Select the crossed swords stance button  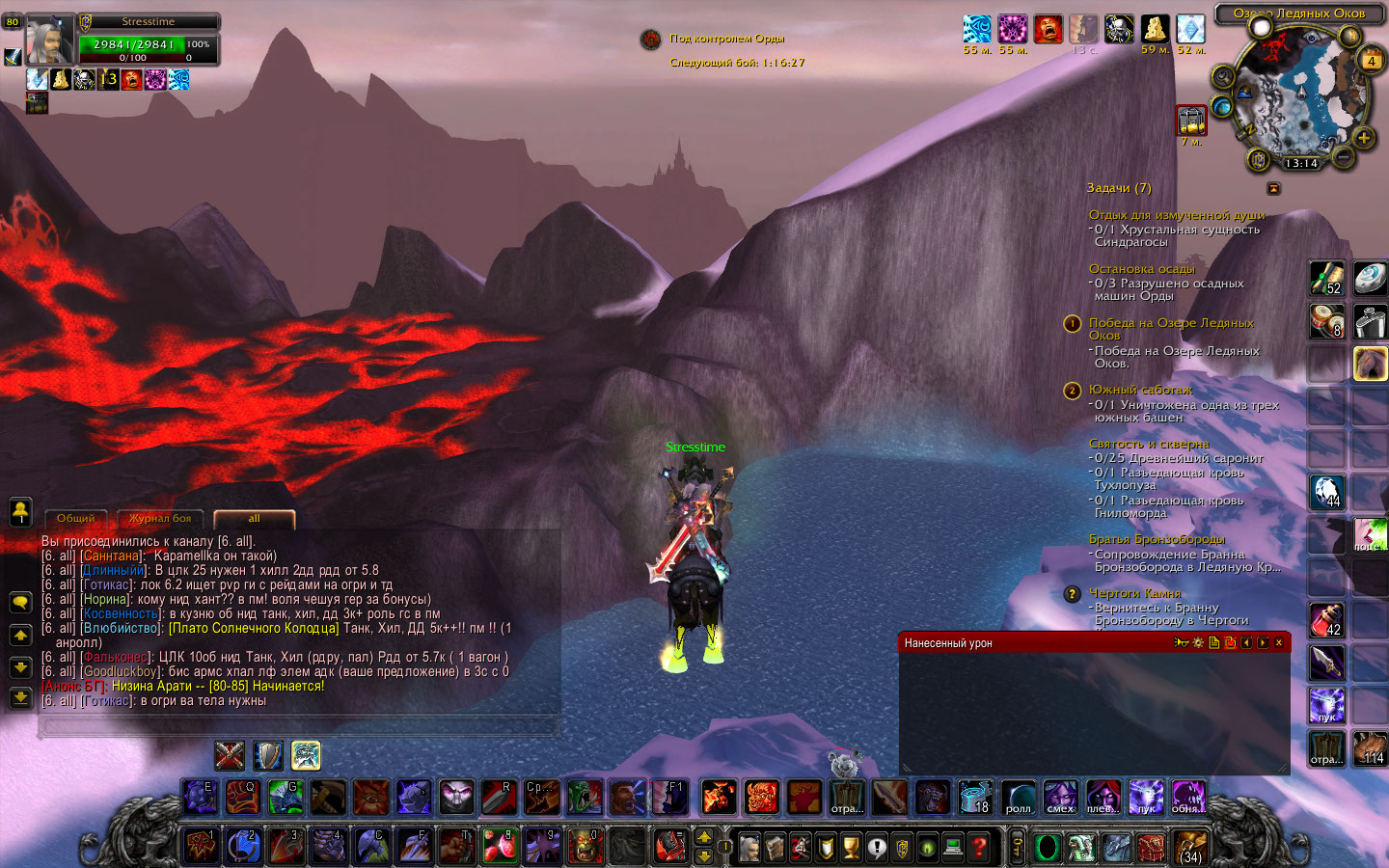[x=230, y=755]
